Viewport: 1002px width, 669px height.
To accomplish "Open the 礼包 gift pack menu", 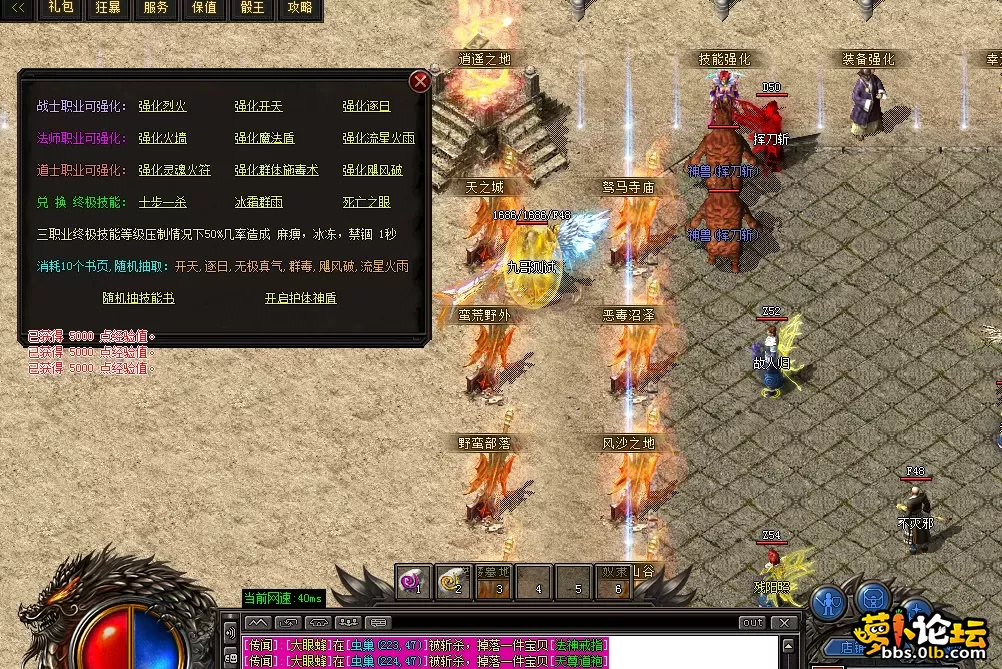I will [x=61, y=8].
